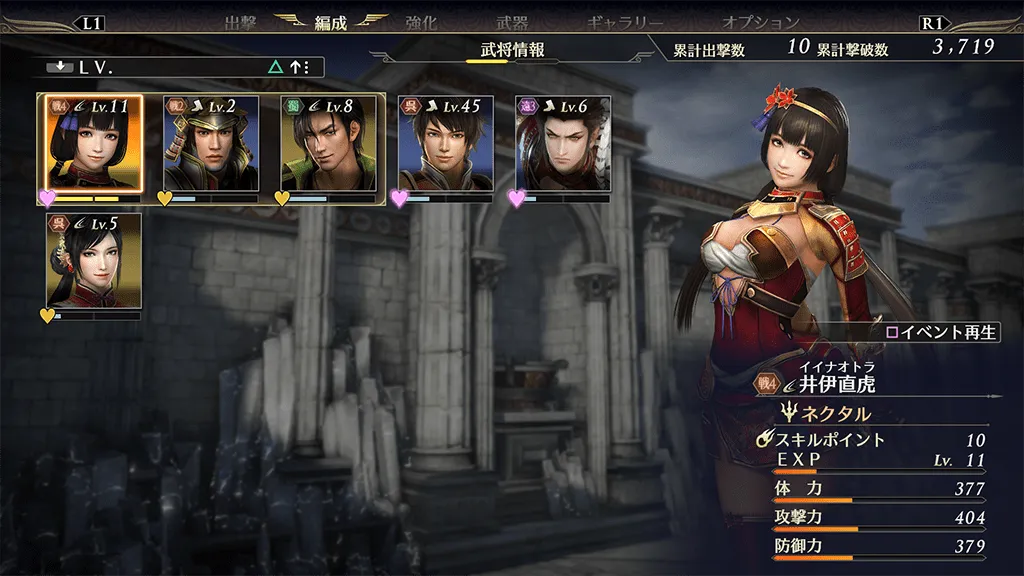The image size is (1024, 576).
Task: Open the 武器 tab
Action: point(512,22)
